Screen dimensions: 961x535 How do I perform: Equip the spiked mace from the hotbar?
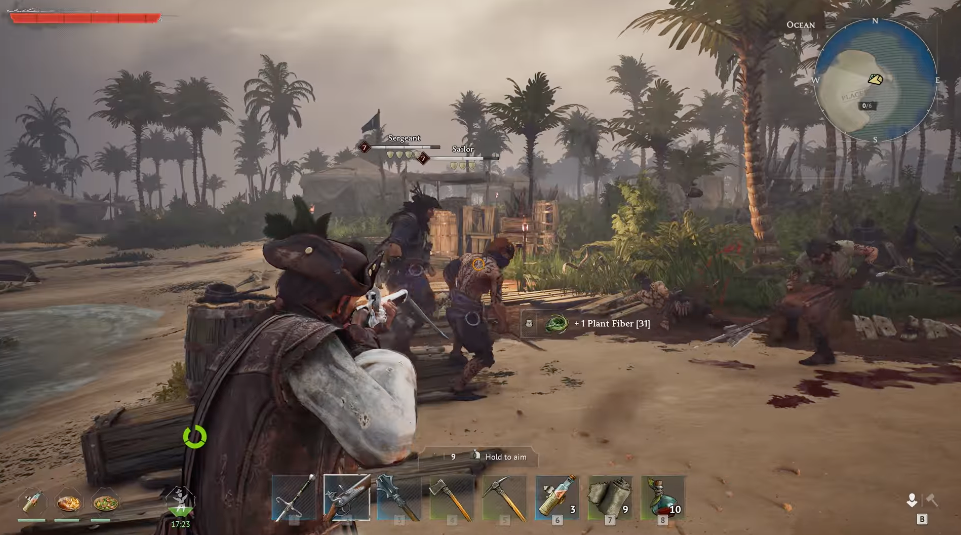(x=399, y=497)
